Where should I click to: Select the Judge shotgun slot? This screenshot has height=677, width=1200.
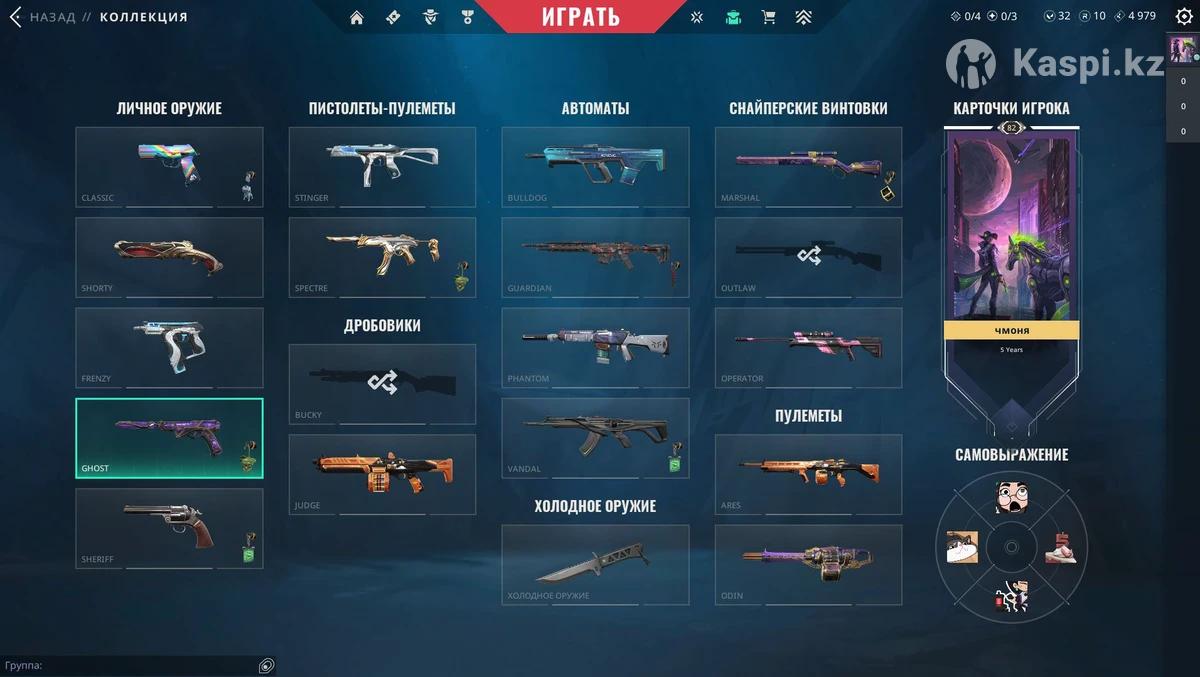(x=382, y=474)
